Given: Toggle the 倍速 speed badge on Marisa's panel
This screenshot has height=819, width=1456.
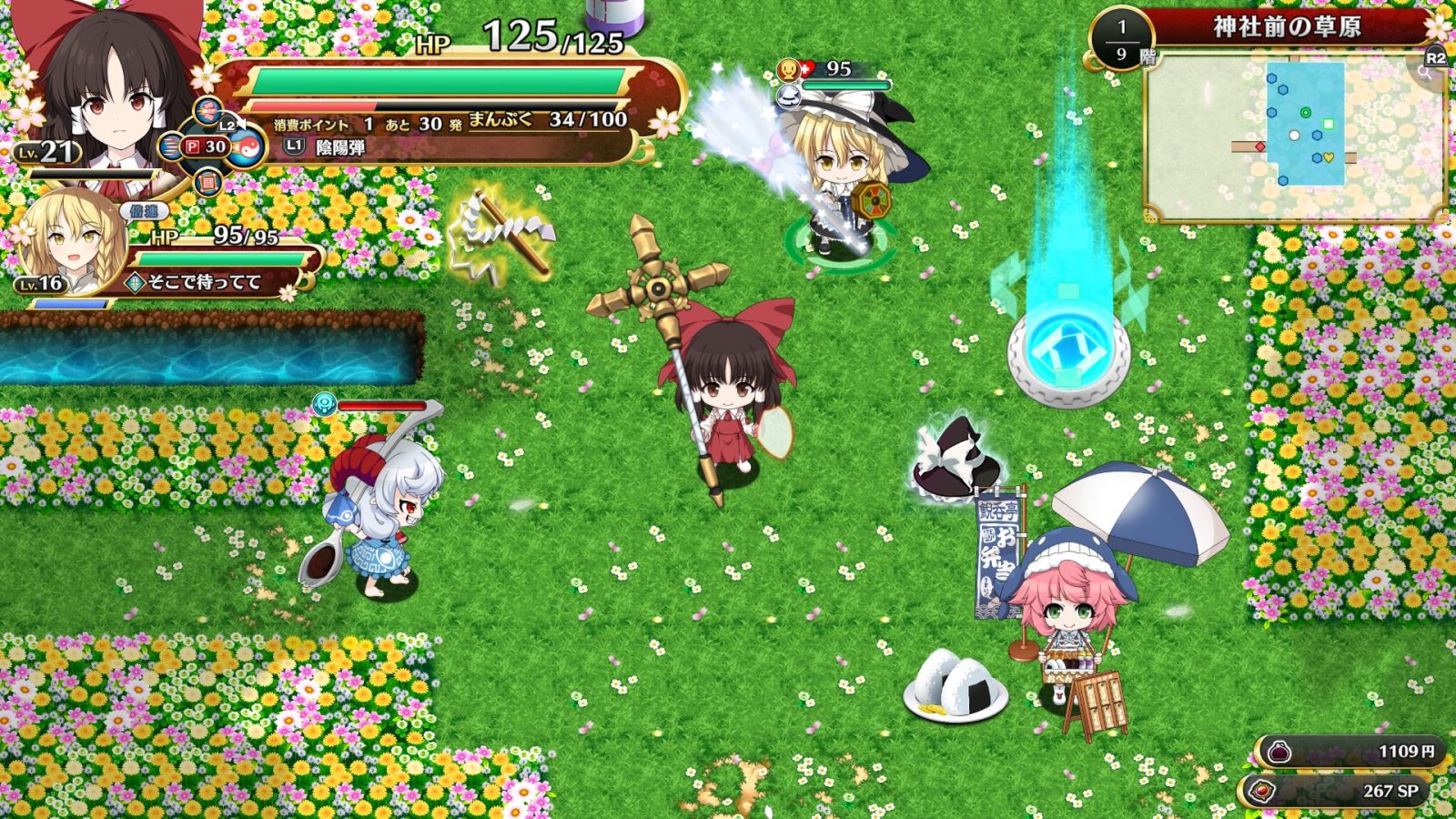Looking at the screenshot, I should (143, 211).
